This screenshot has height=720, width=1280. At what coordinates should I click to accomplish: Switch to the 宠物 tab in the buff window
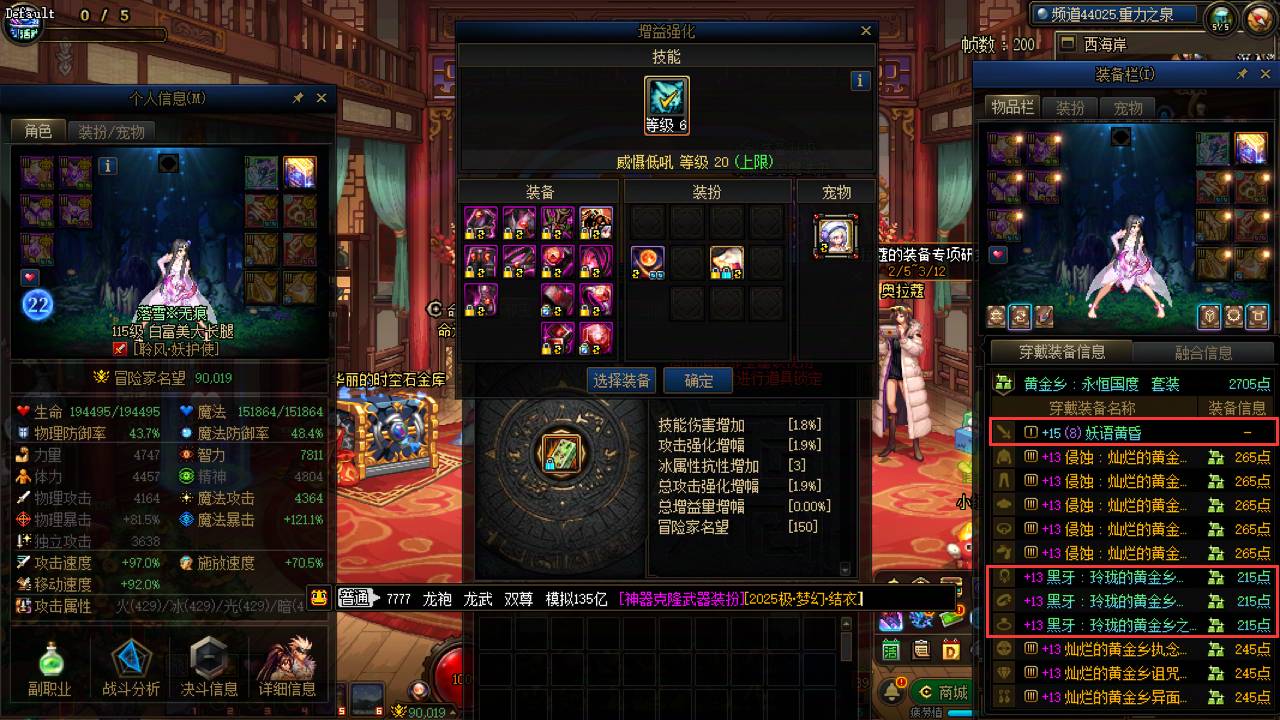pos(836,191)
